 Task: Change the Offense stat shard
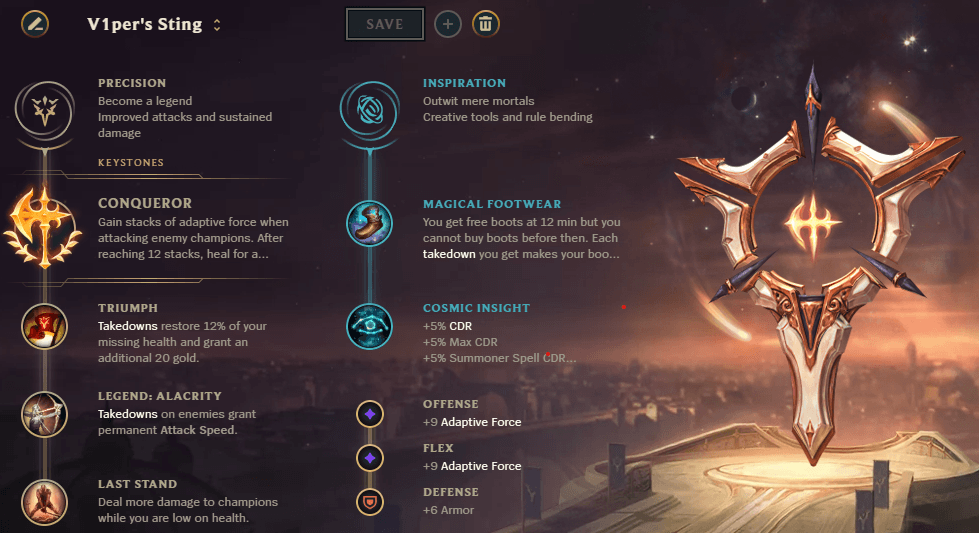370,413
